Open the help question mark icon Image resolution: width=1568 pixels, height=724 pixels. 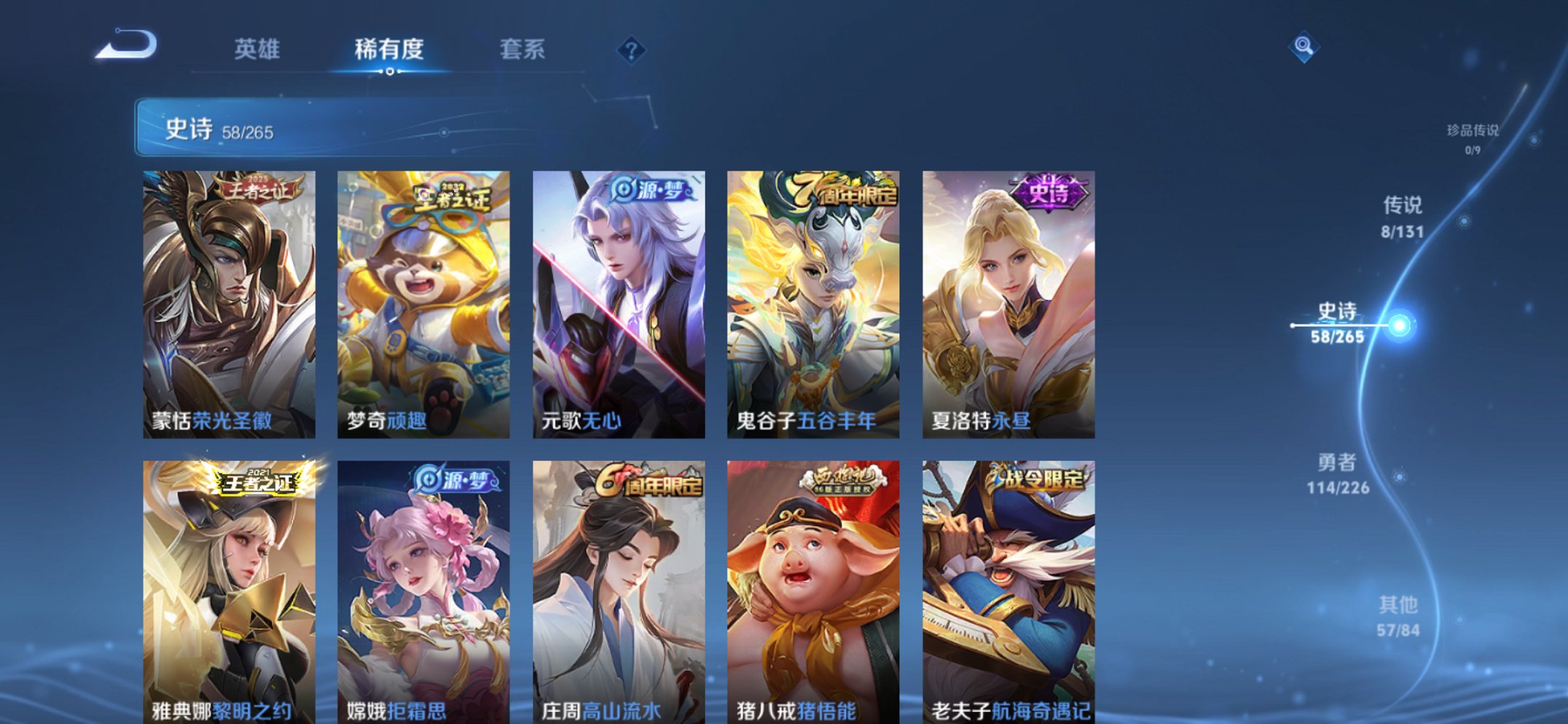[x=632, y=51]
